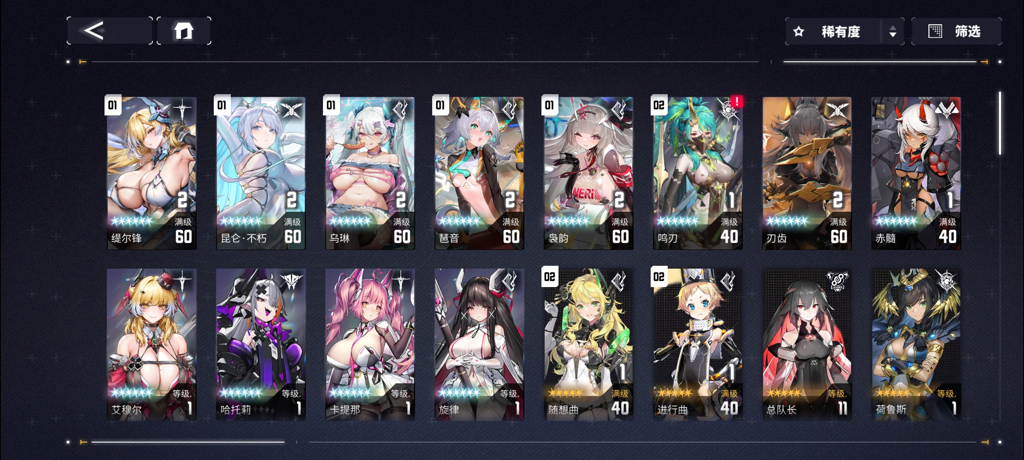The width and height of the screenshot is (1024, 460).
Task: Open the 艾穆尔 character card
Action: tap(151, 343)
